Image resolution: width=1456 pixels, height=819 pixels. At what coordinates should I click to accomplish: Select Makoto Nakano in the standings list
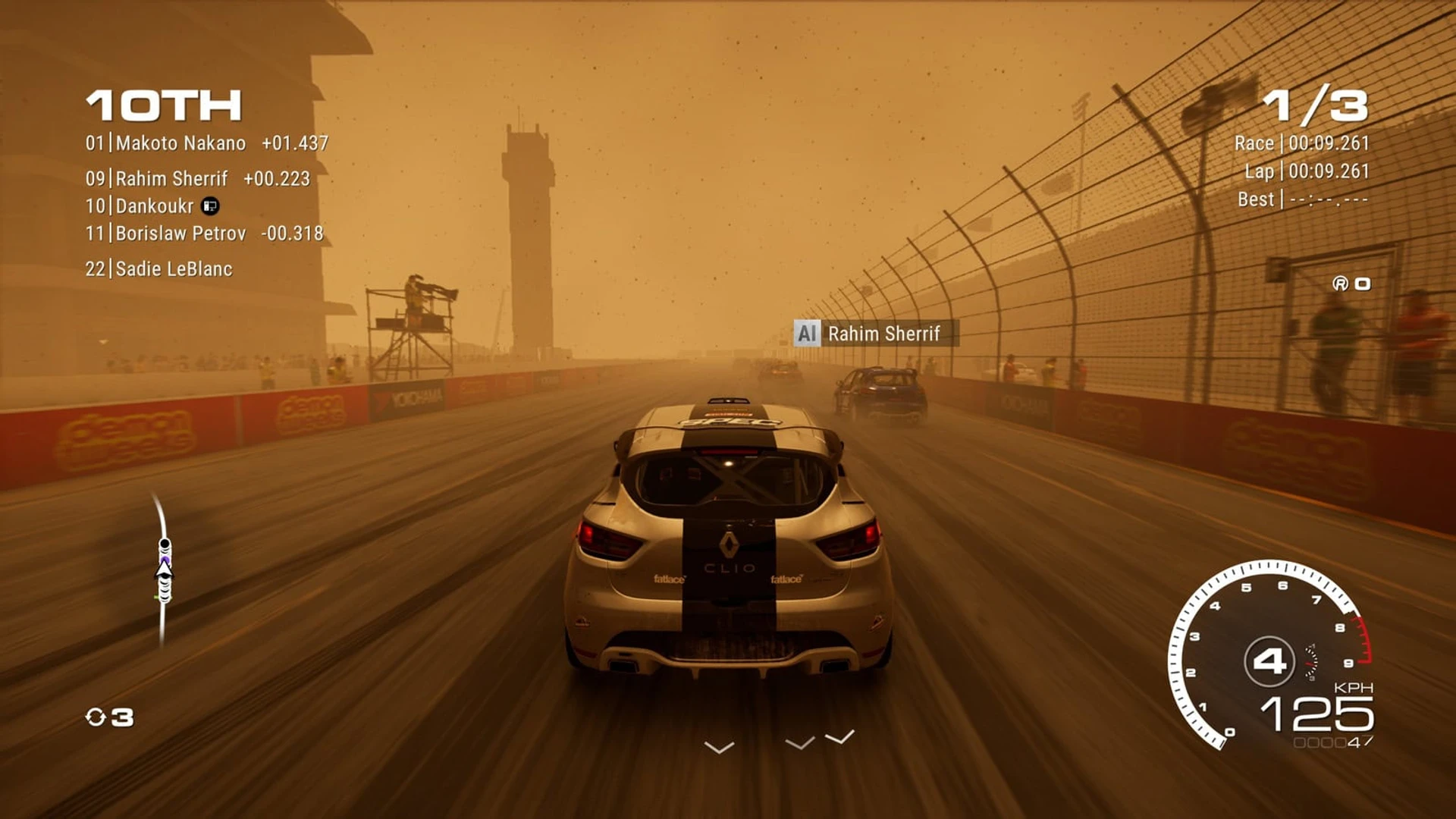coord(206,143)
